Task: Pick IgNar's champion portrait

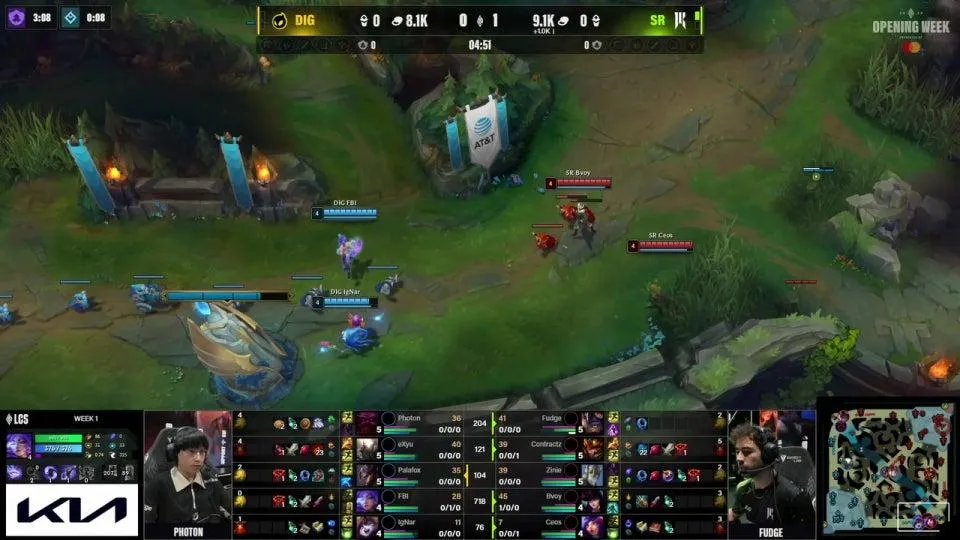Action: pos(367,526)
